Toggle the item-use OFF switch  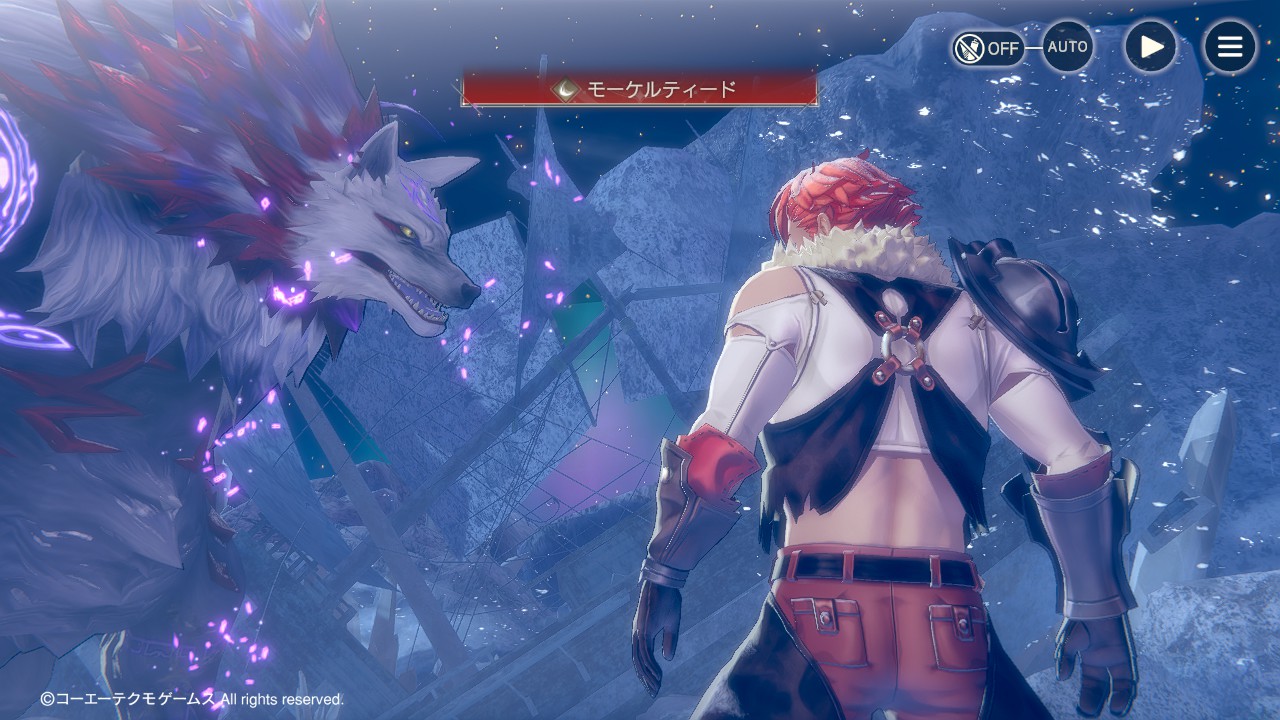point(987,47)
